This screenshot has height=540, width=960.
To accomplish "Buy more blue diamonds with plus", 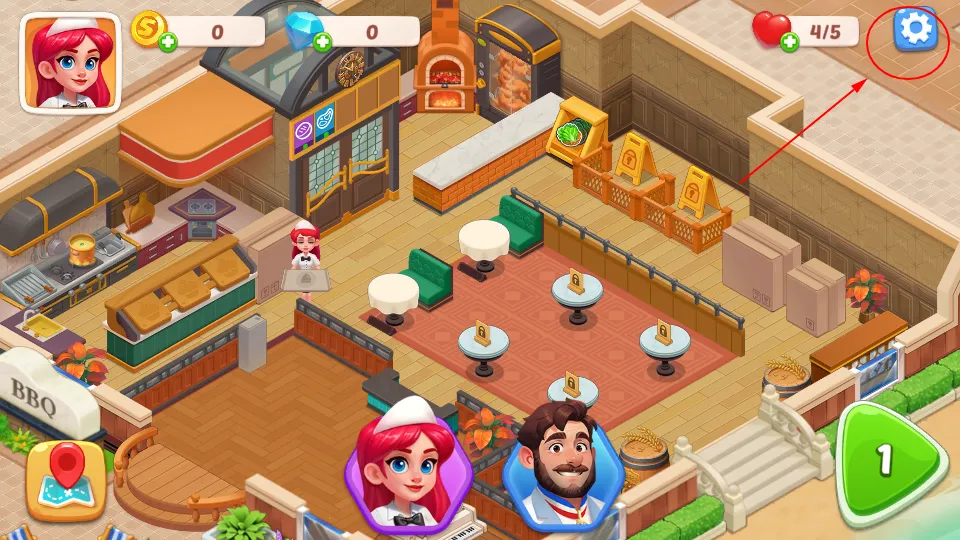I will pyautogui.click(x=322, y=42).
